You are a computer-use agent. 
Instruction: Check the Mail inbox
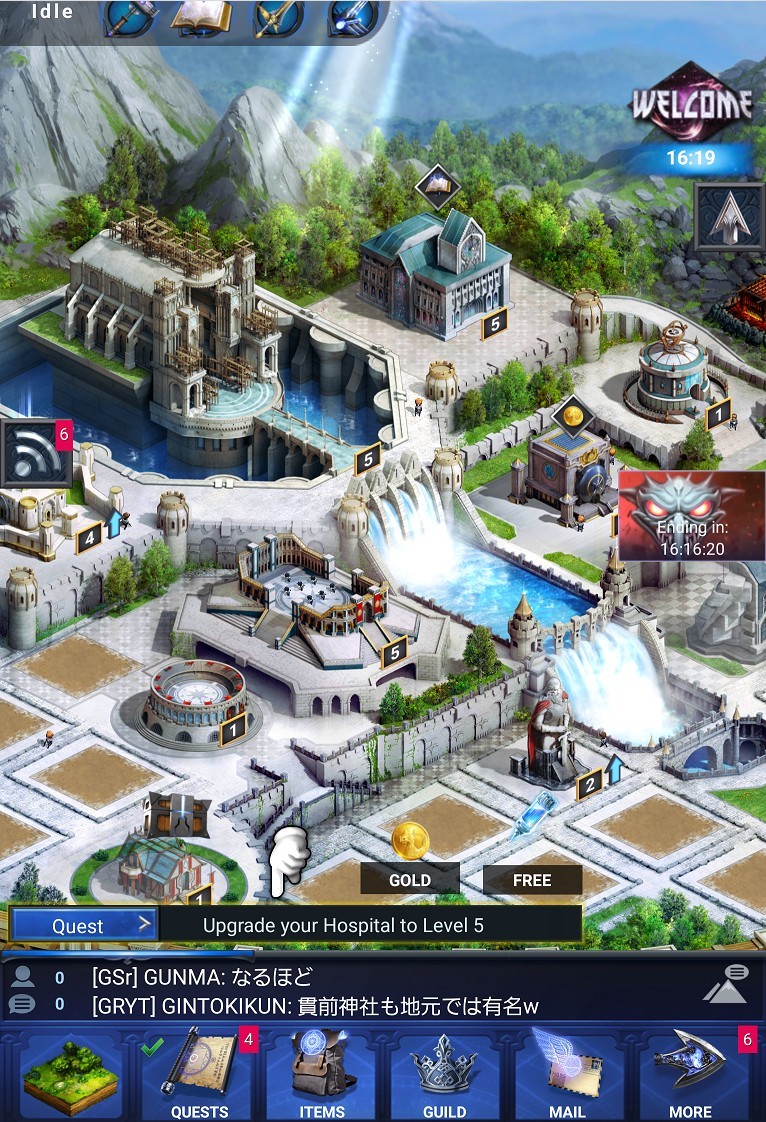click(x=567, y=1076)
